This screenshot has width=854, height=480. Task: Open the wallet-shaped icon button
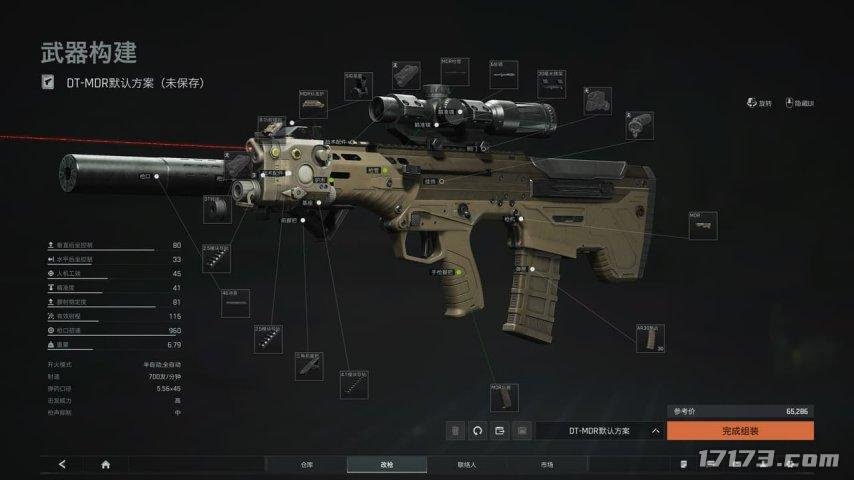click(499, 431)
